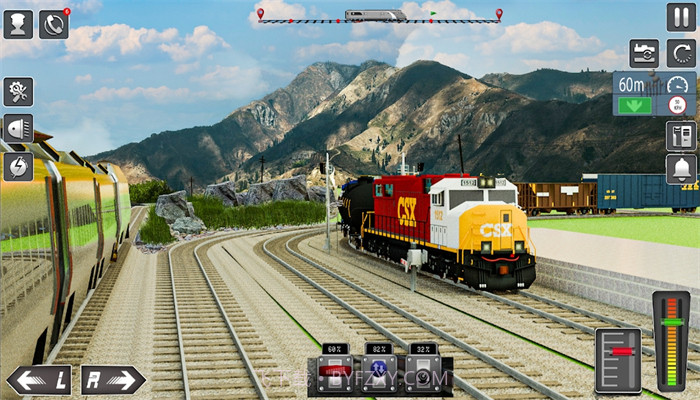Click the circular arrow reset button
This screenshot has height=400, width=700.
pos(681,53)
